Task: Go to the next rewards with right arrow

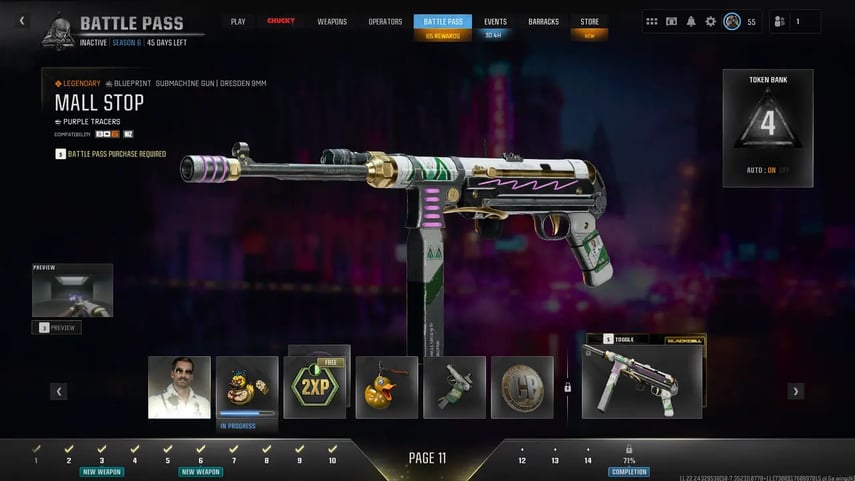Action: point(796,391)
